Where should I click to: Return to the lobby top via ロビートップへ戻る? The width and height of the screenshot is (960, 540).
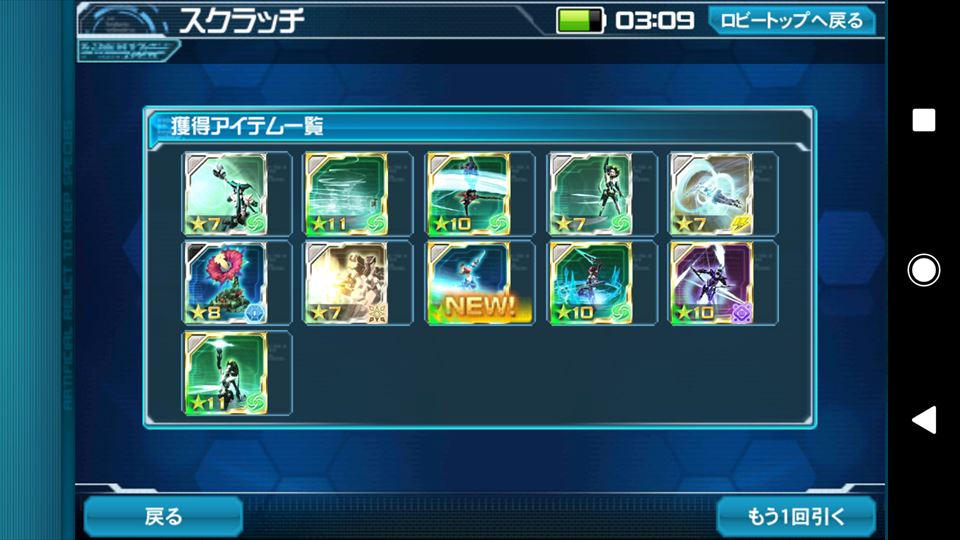(791, 20)
